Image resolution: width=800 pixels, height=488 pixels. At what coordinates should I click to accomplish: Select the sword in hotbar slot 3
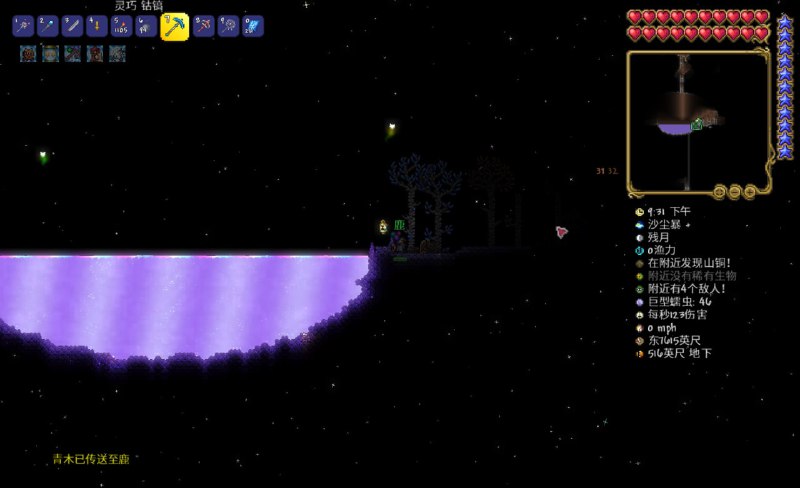tap(72, 26)
